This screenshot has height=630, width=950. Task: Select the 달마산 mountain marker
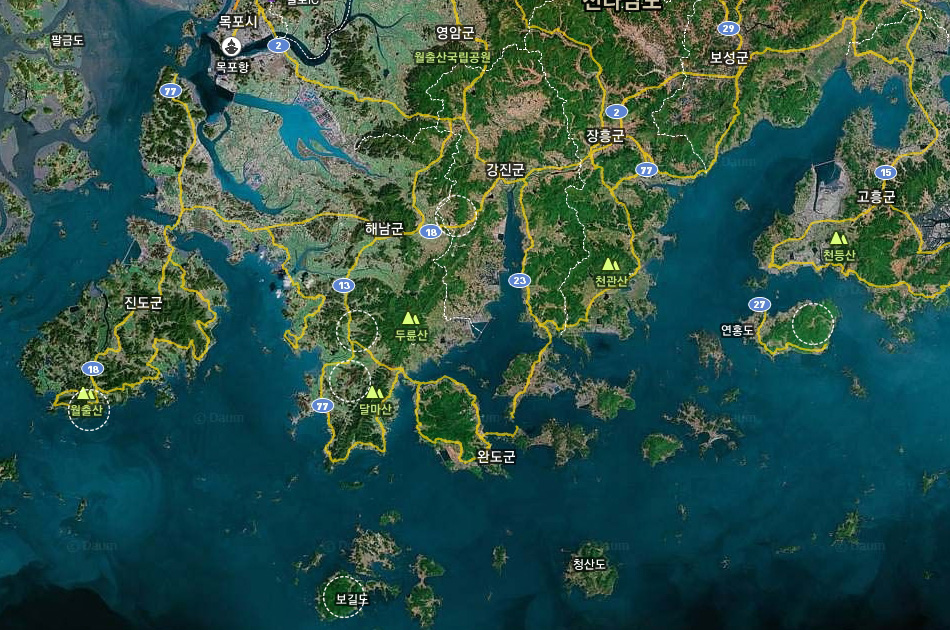point(375,393)
